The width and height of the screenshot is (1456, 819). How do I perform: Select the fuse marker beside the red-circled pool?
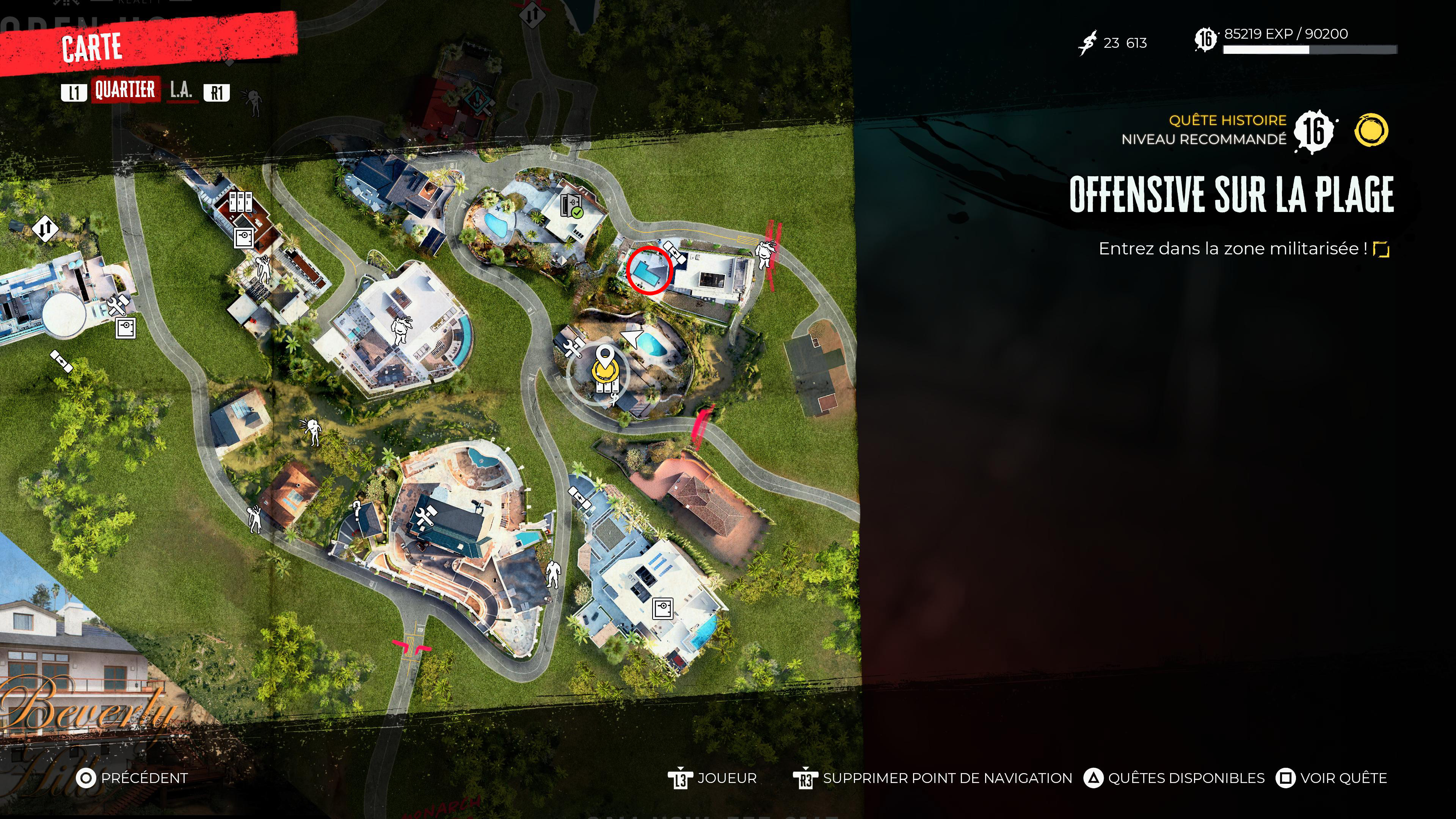tap(674, 250)
